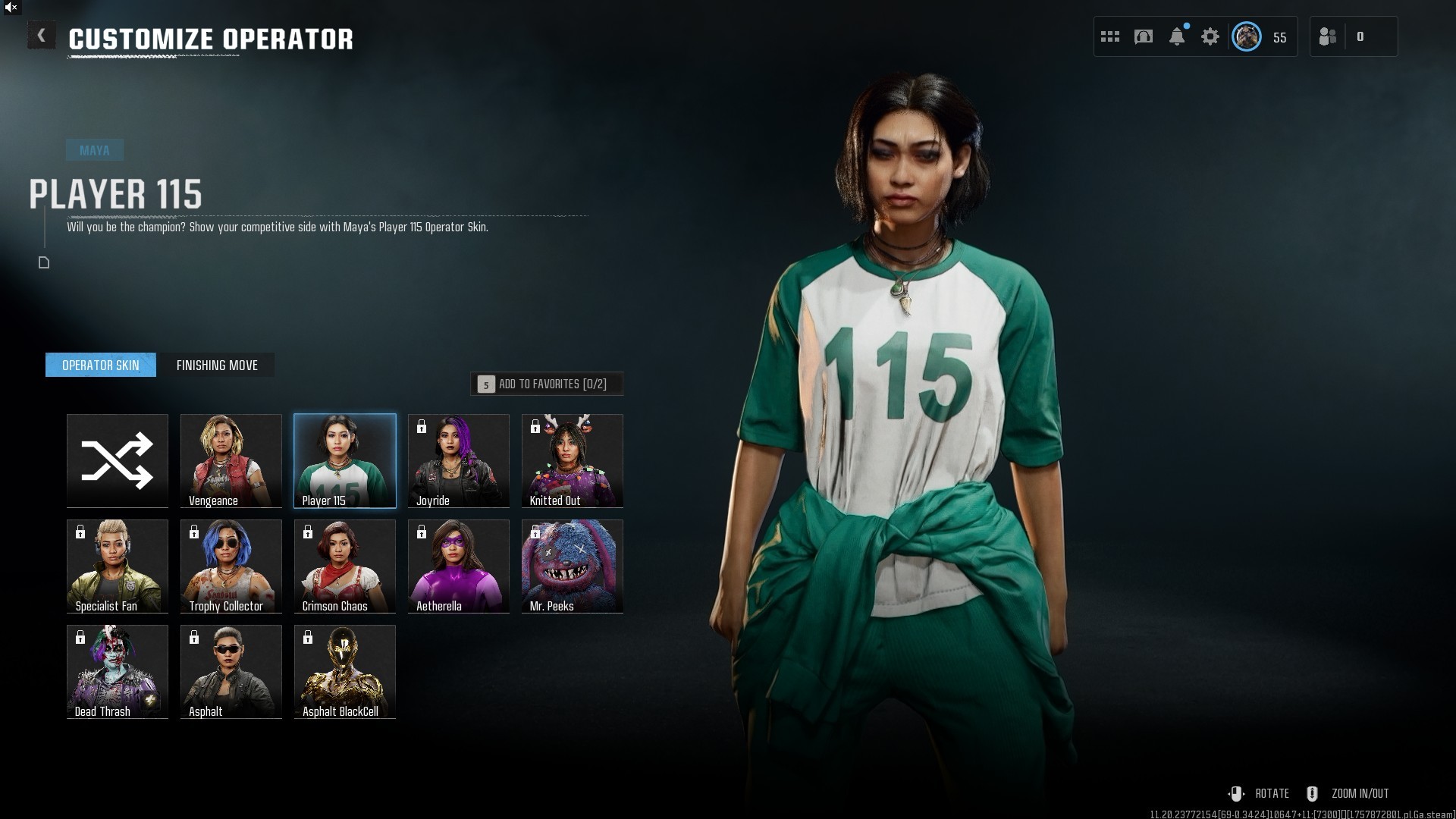This screenshot has width=1456, height=819.
Task: Choose the Crimson Chaos skin
Action: pos(345,566)
